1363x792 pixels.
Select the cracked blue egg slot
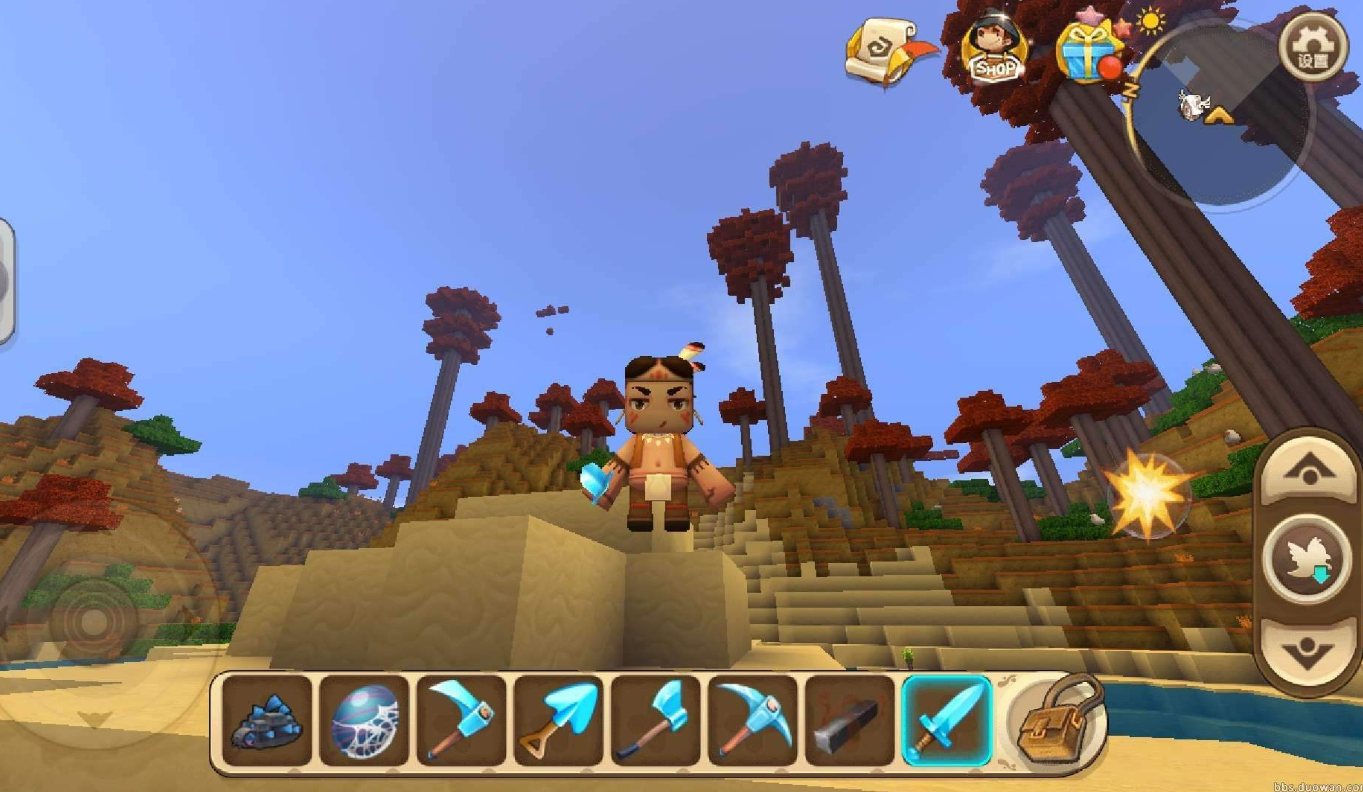tap(364, 720)
